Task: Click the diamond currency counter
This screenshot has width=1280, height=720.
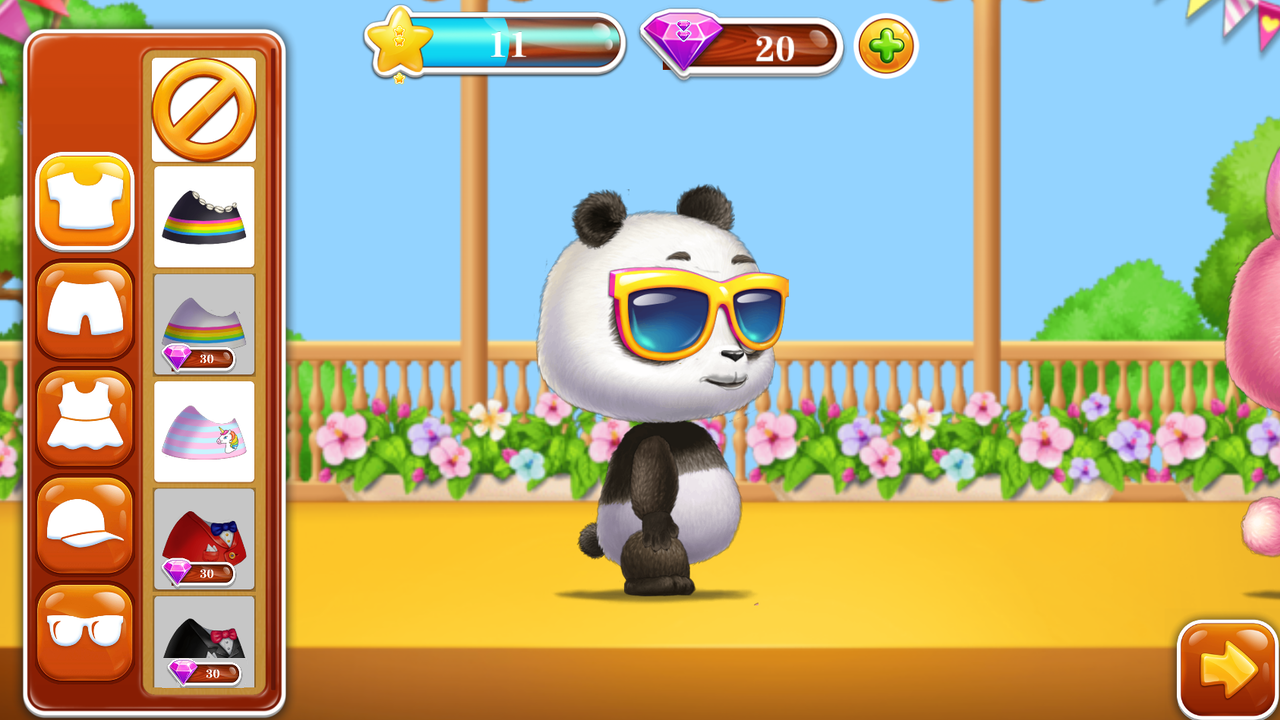Action: [745, 47]
